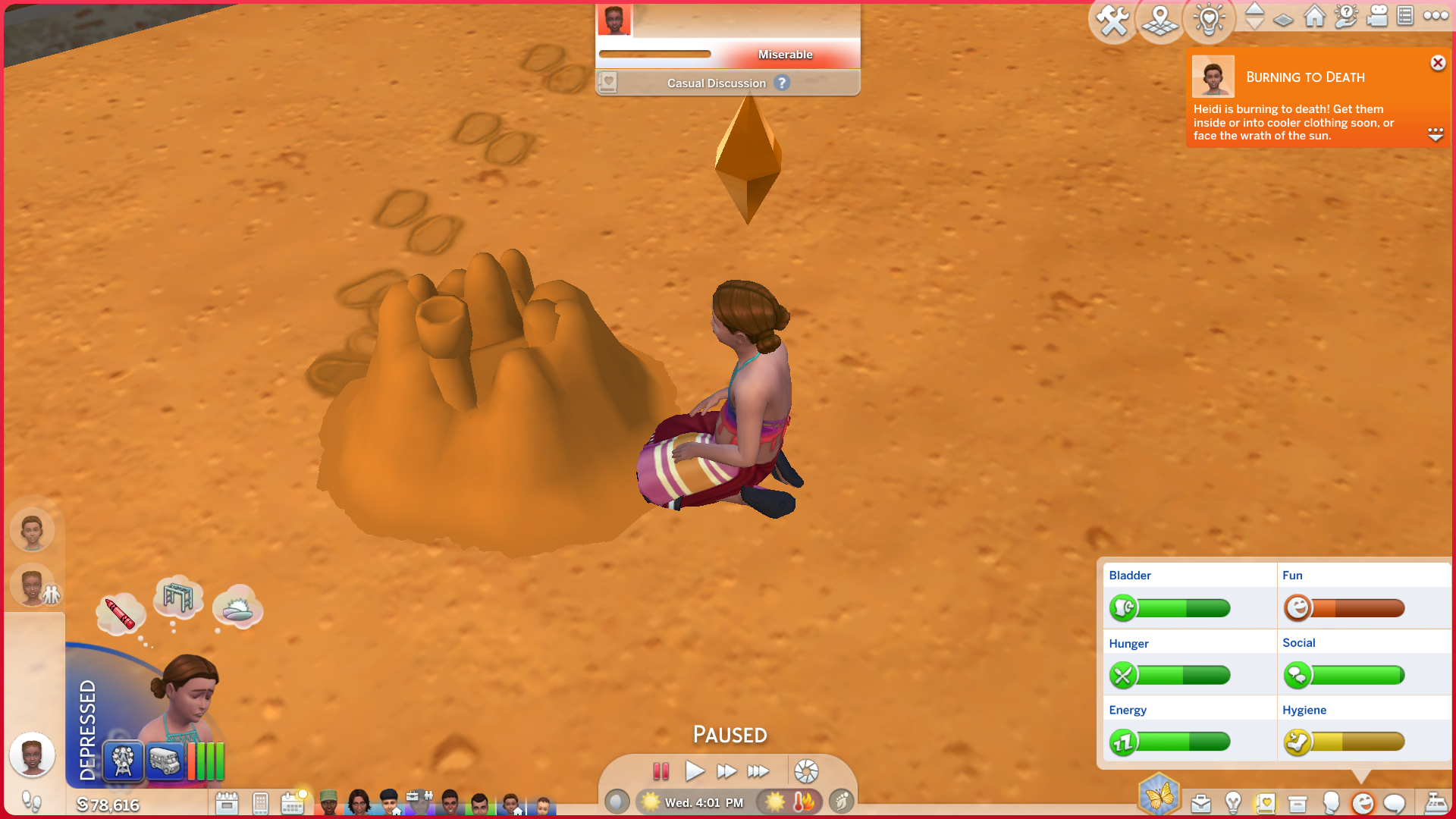The width and height of the screenshot is (1456, 819).
Task: Open the Skills lightbulb panel
Action: pyautogui.click(x=1233, y=803)
